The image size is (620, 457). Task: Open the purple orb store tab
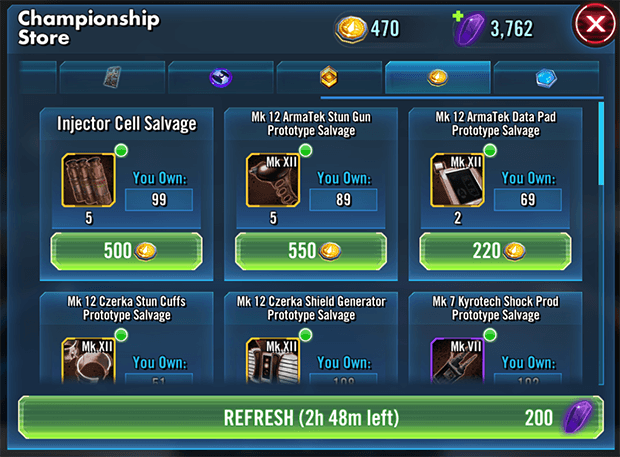point(220,77)
